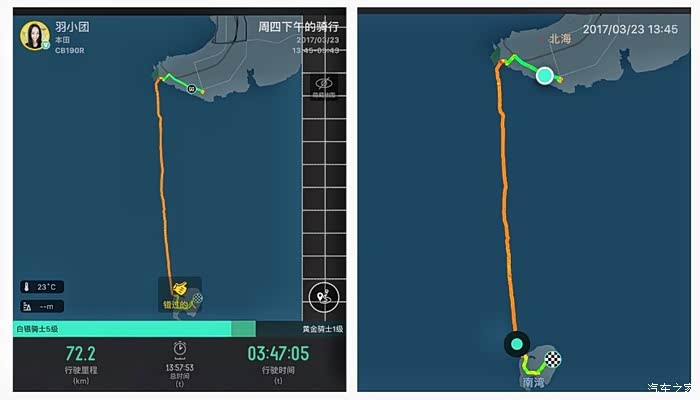Click the cyan start point marker
This screenshot has width=700, height=400.
point(544,75)
